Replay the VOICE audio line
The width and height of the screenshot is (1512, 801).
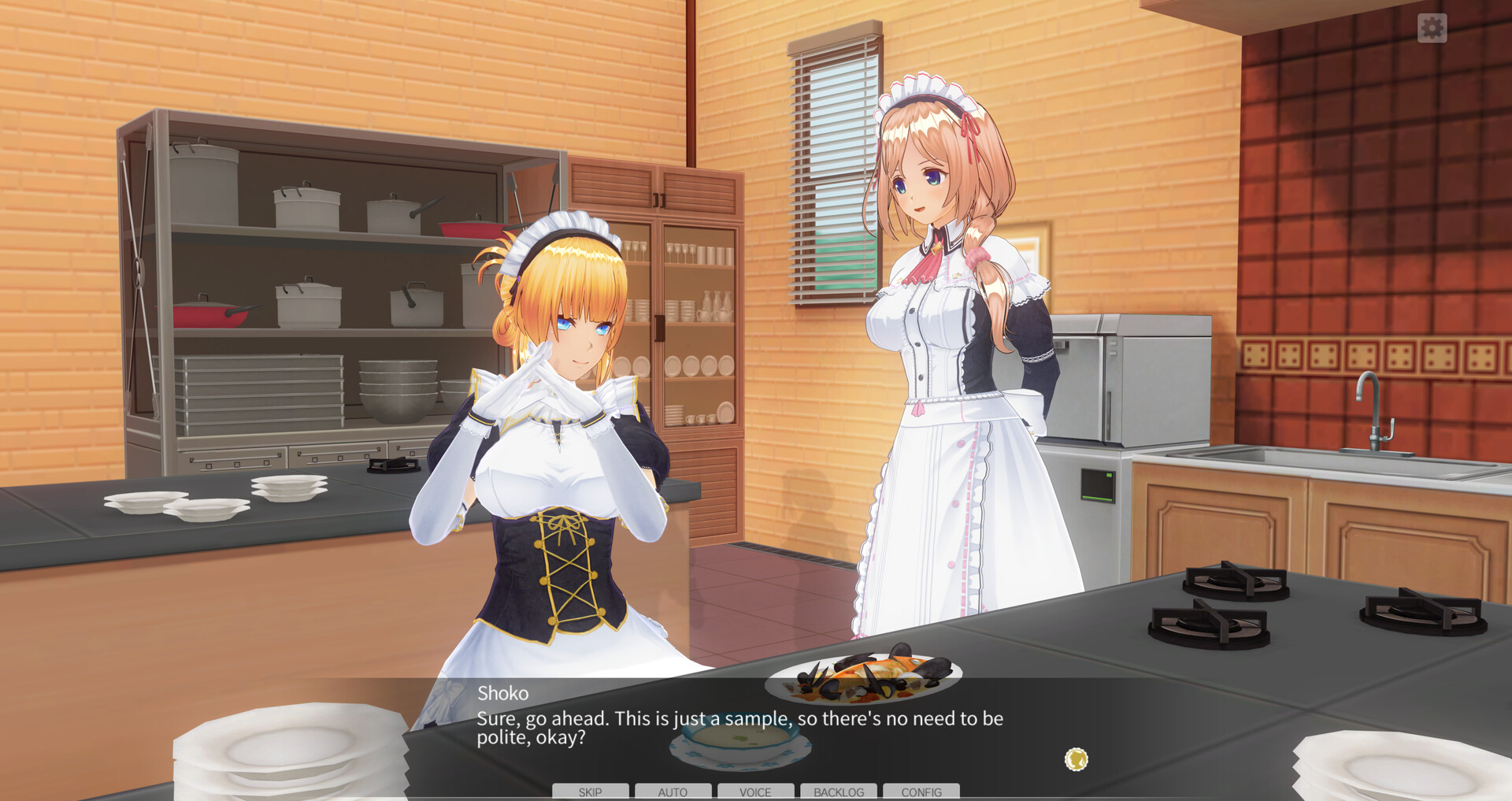[755, 792]
